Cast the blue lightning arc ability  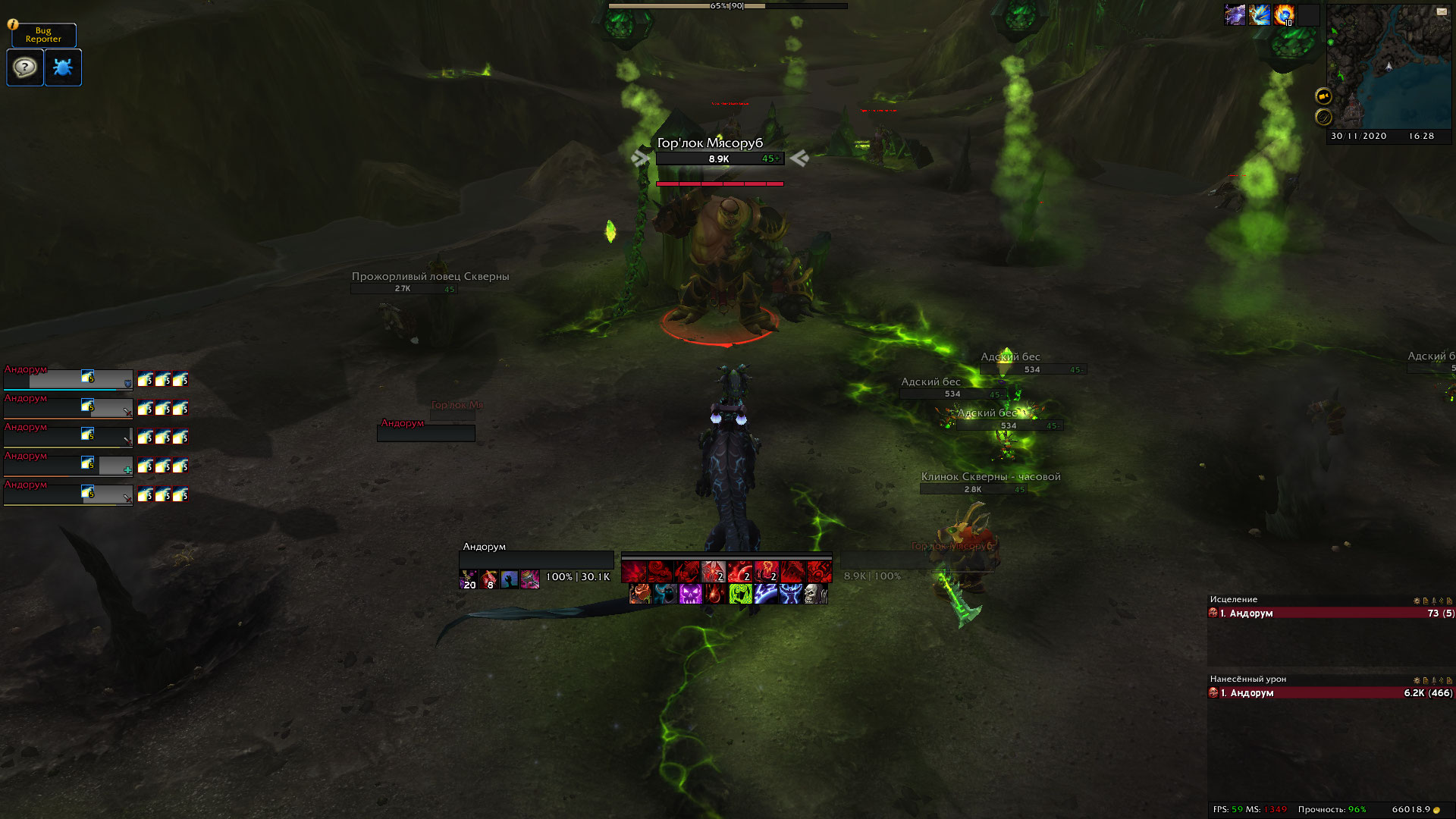pos(765,594)
